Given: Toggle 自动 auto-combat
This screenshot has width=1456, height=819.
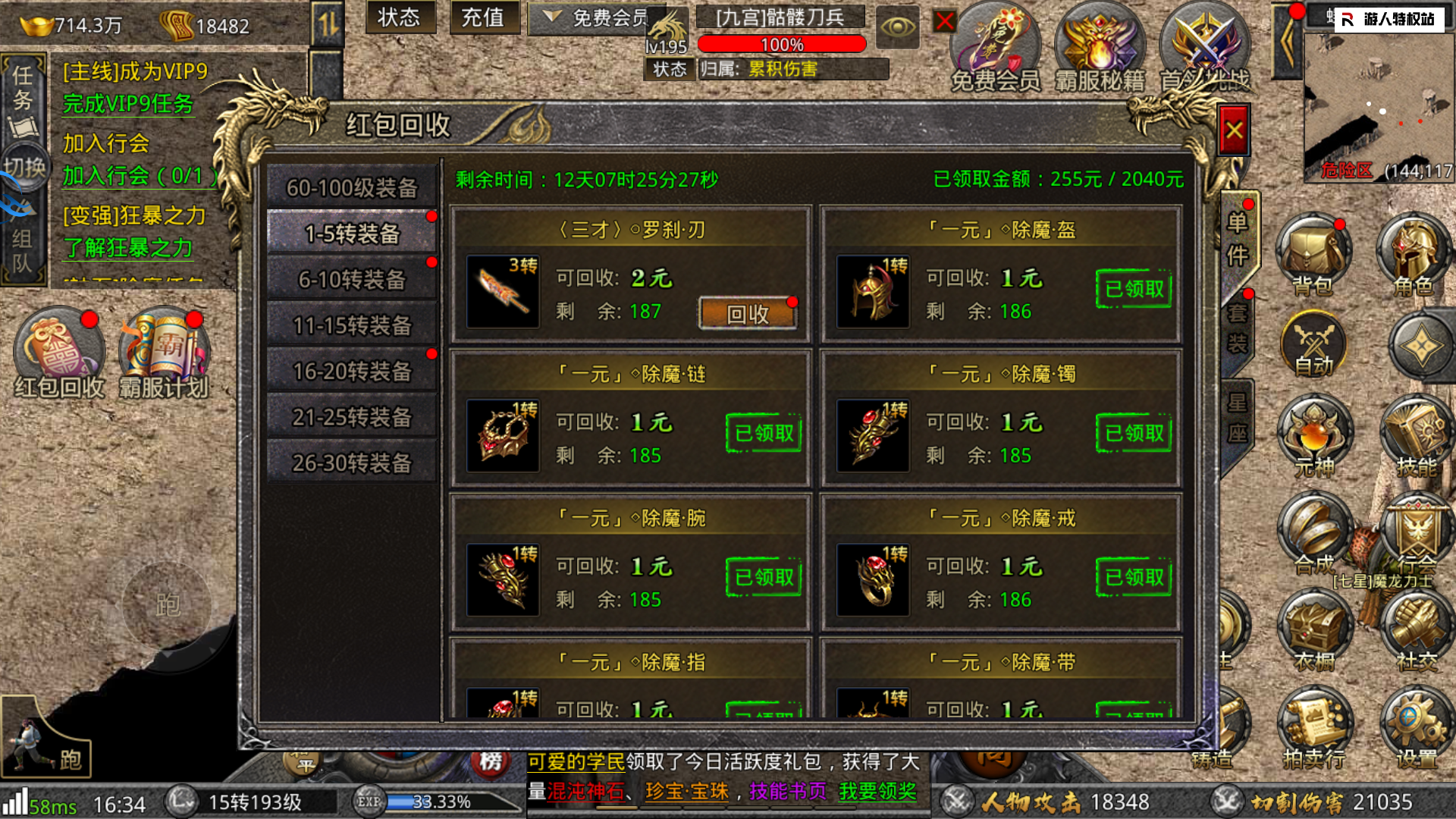Looking at the screenshot, I should click(1313, 347).
